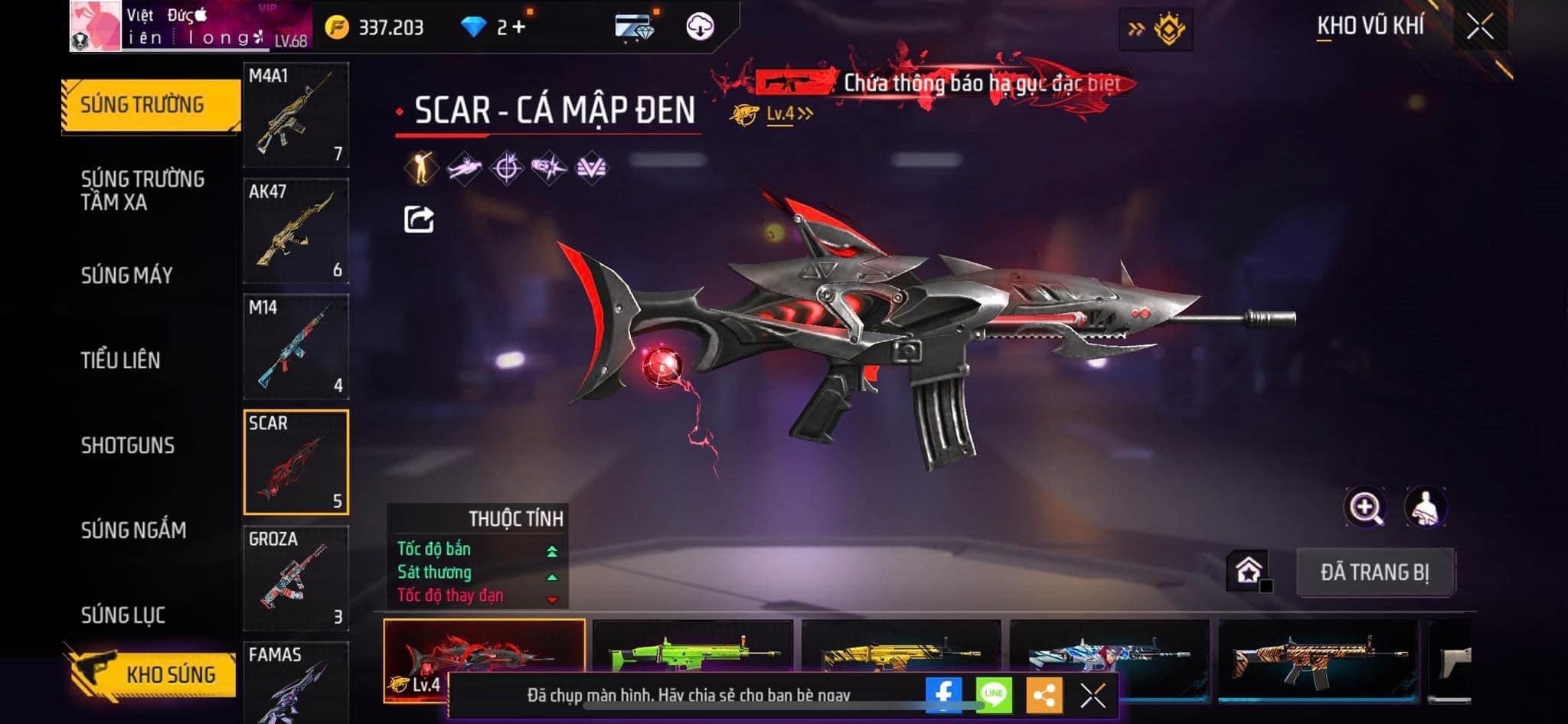Share the SCAR skin via share arrow
Screen dimensions: 1568x724
click(419, 220)
